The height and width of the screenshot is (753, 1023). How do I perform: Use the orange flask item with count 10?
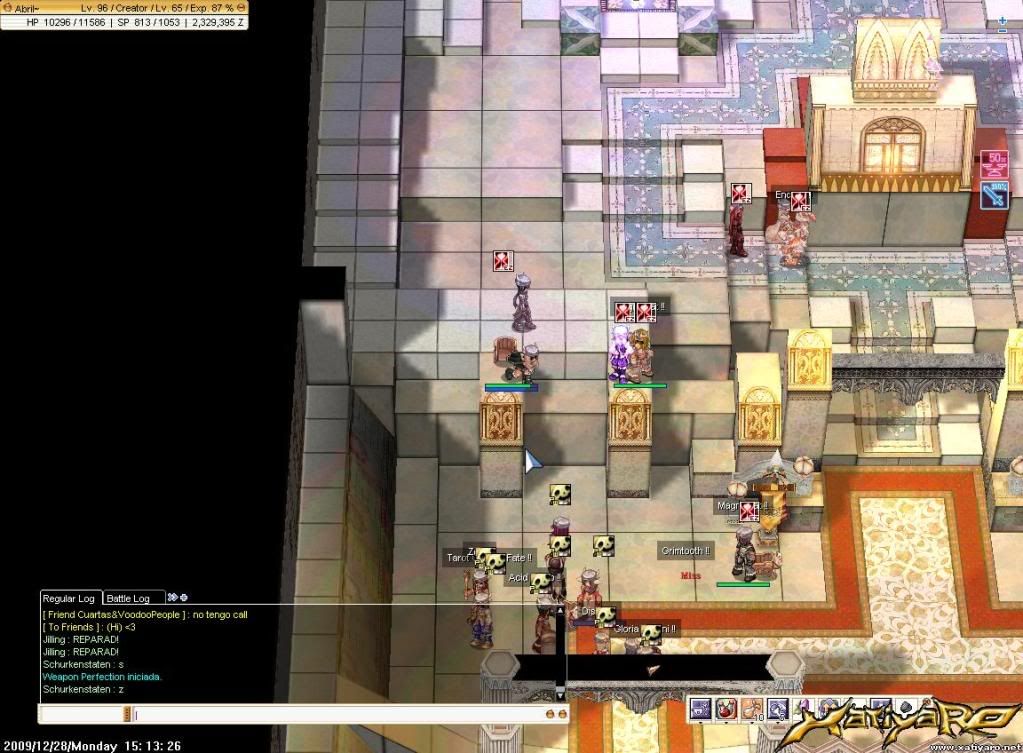click(x=752, y=710)
